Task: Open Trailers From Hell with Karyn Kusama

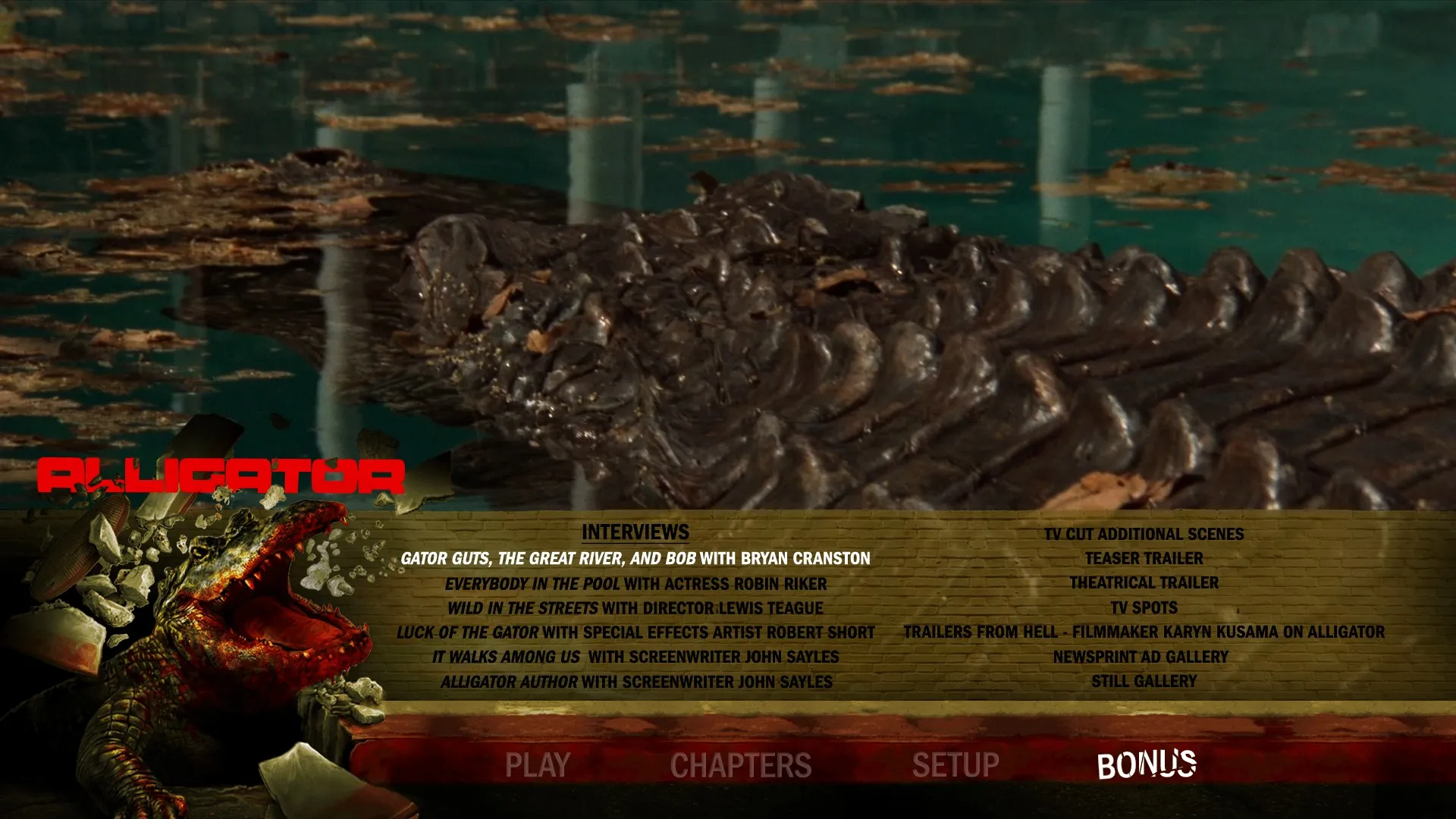Action: pyautogui.click(x=1144, y=632)
